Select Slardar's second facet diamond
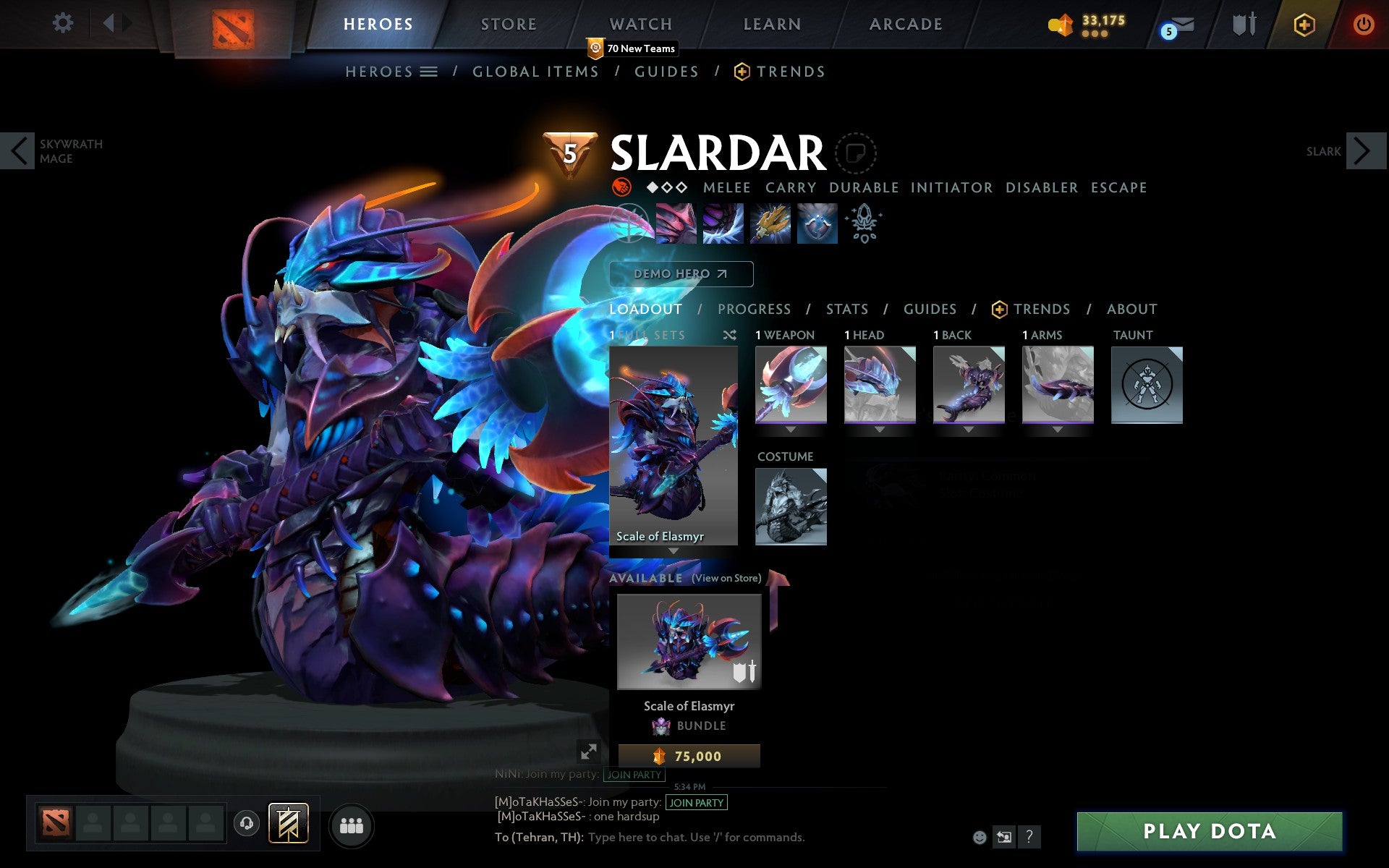Screen dimensions: 1389x868 667,187
